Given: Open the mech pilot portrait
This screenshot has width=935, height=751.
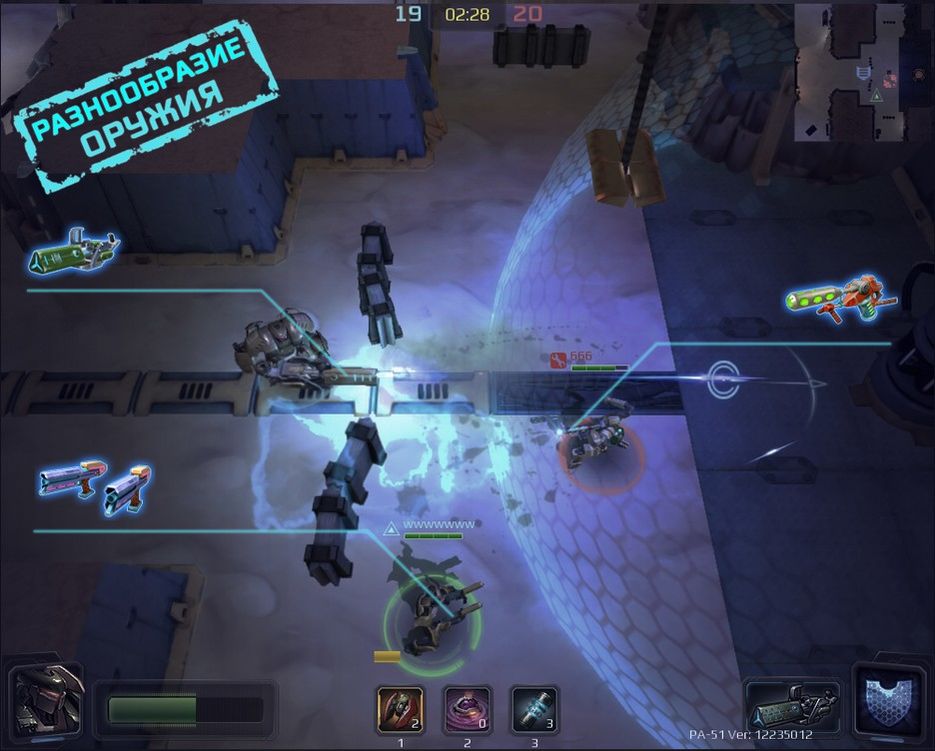Looking at the screenshot, I should 46,703.
